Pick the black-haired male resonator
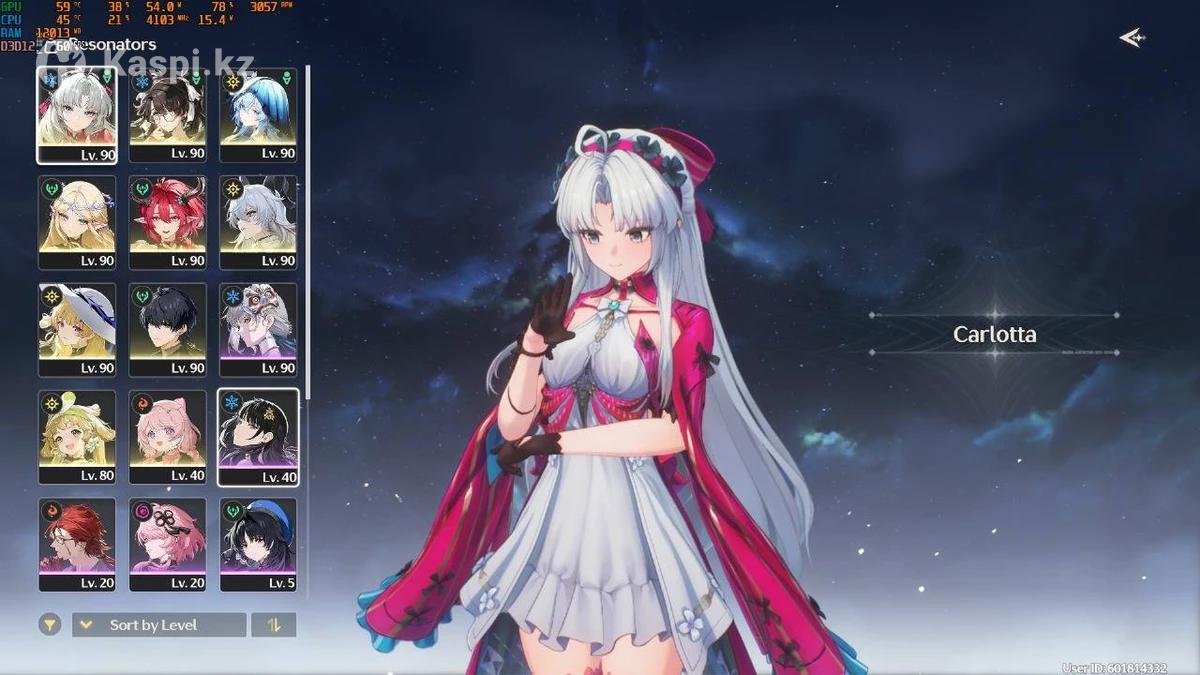 tap(168, 330)
